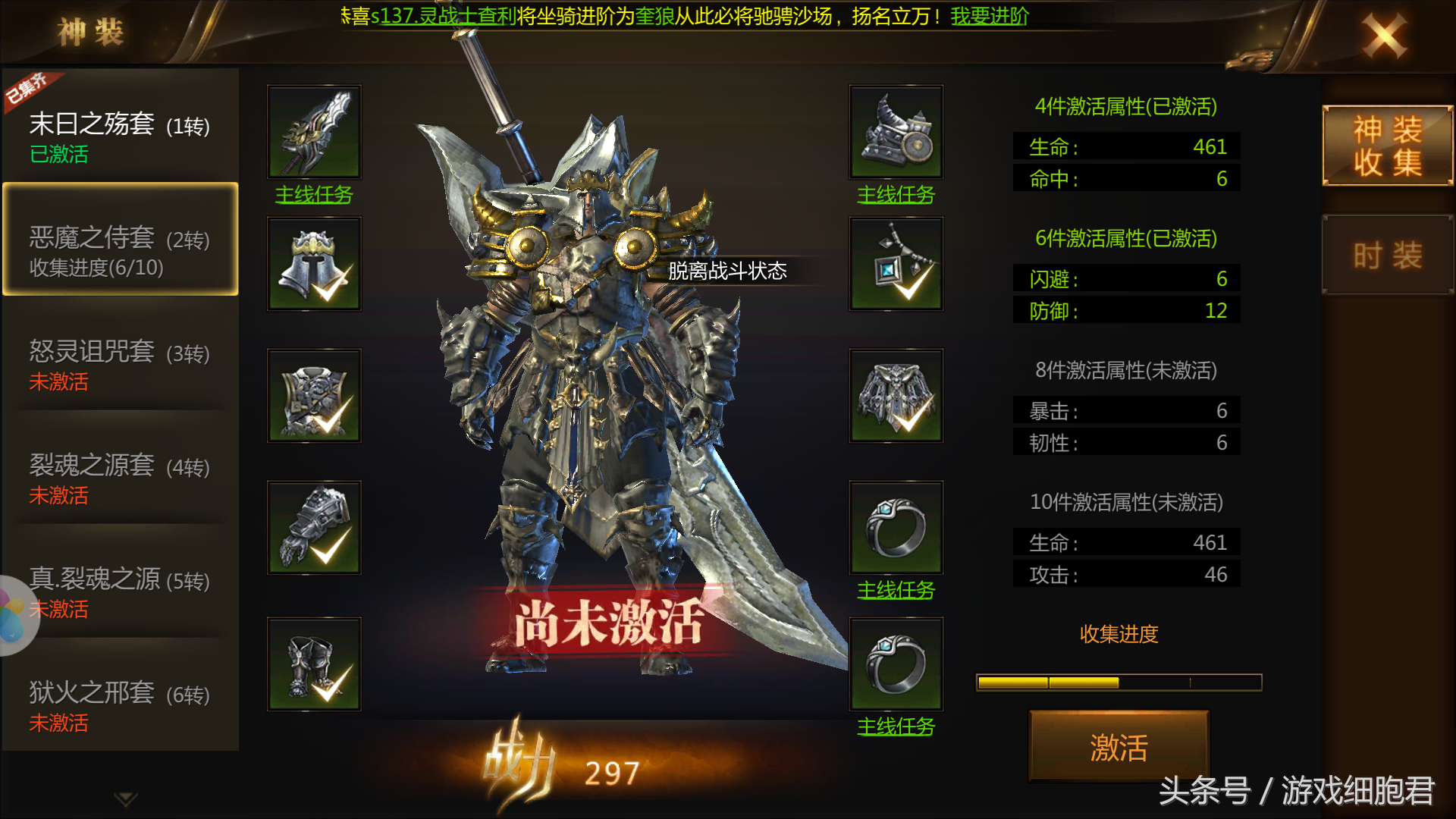Screen dimensions: 1456x819
Task: Open the necklace equipment slot
Action: coord(896,263)
